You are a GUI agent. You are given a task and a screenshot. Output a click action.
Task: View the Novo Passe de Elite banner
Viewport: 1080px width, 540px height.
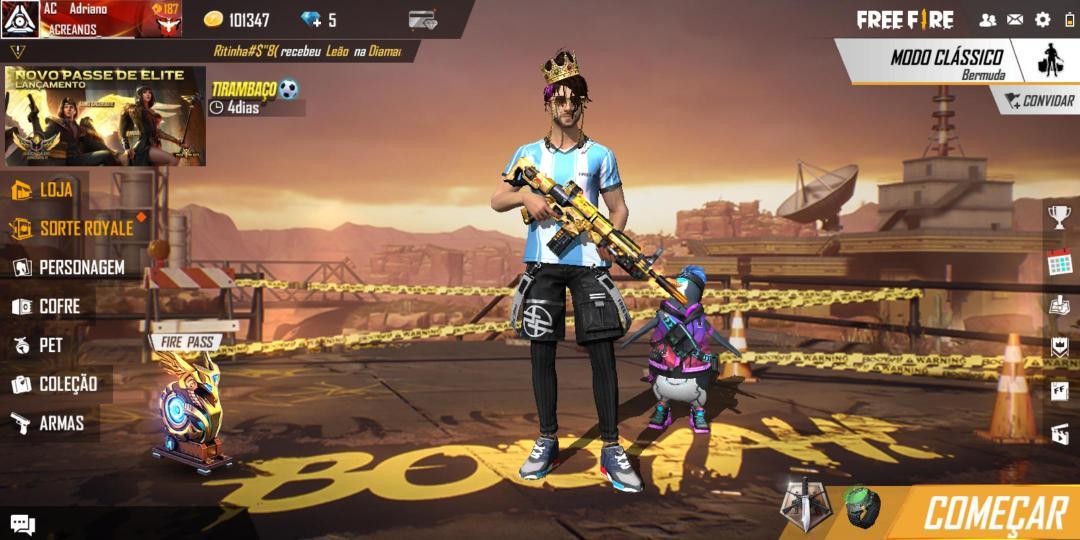[105, 116]
